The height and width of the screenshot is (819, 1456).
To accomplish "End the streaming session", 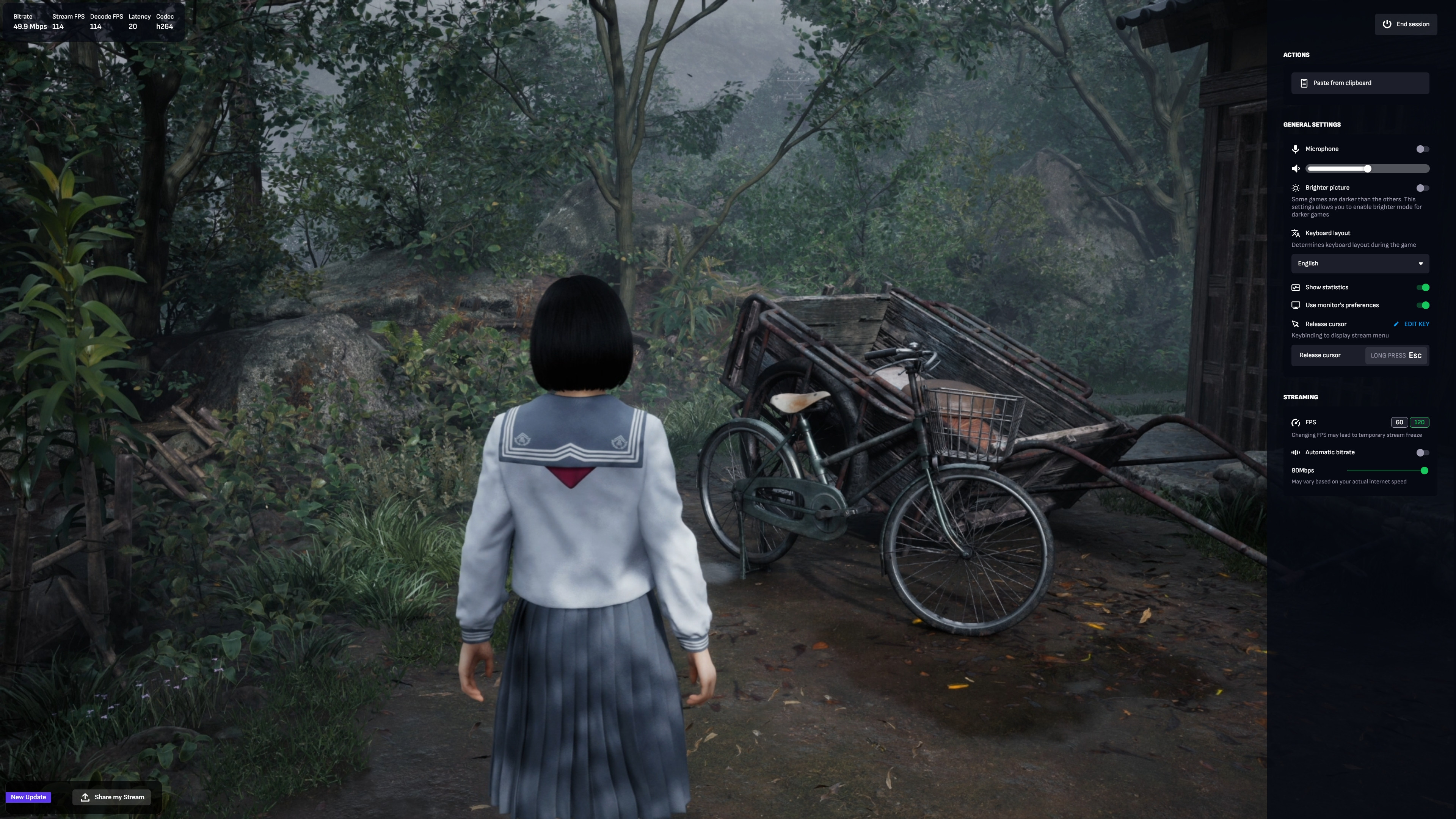I will pos(1406,24).
